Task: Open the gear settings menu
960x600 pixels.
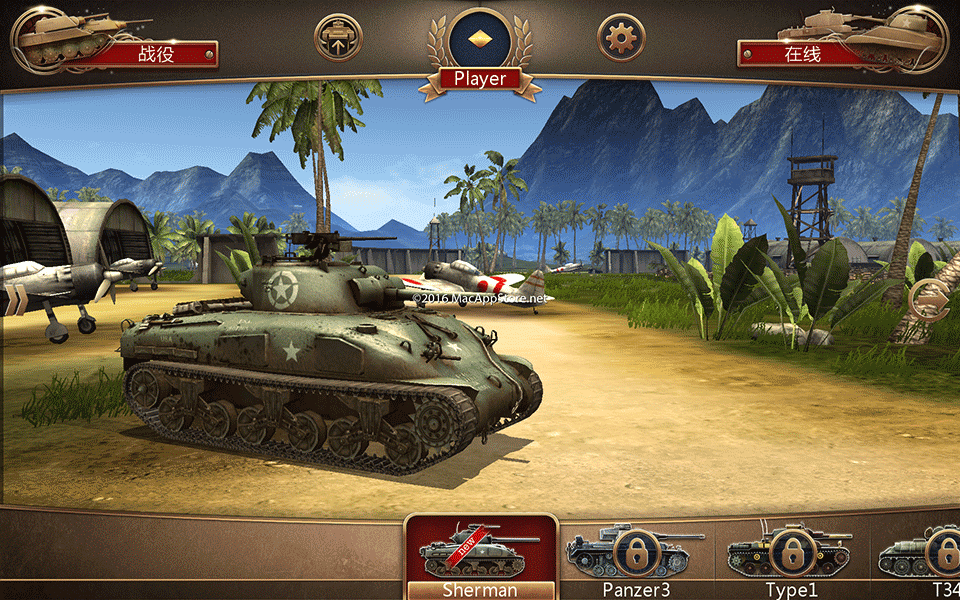Action: pyautogui.click(x=621, y=38)
